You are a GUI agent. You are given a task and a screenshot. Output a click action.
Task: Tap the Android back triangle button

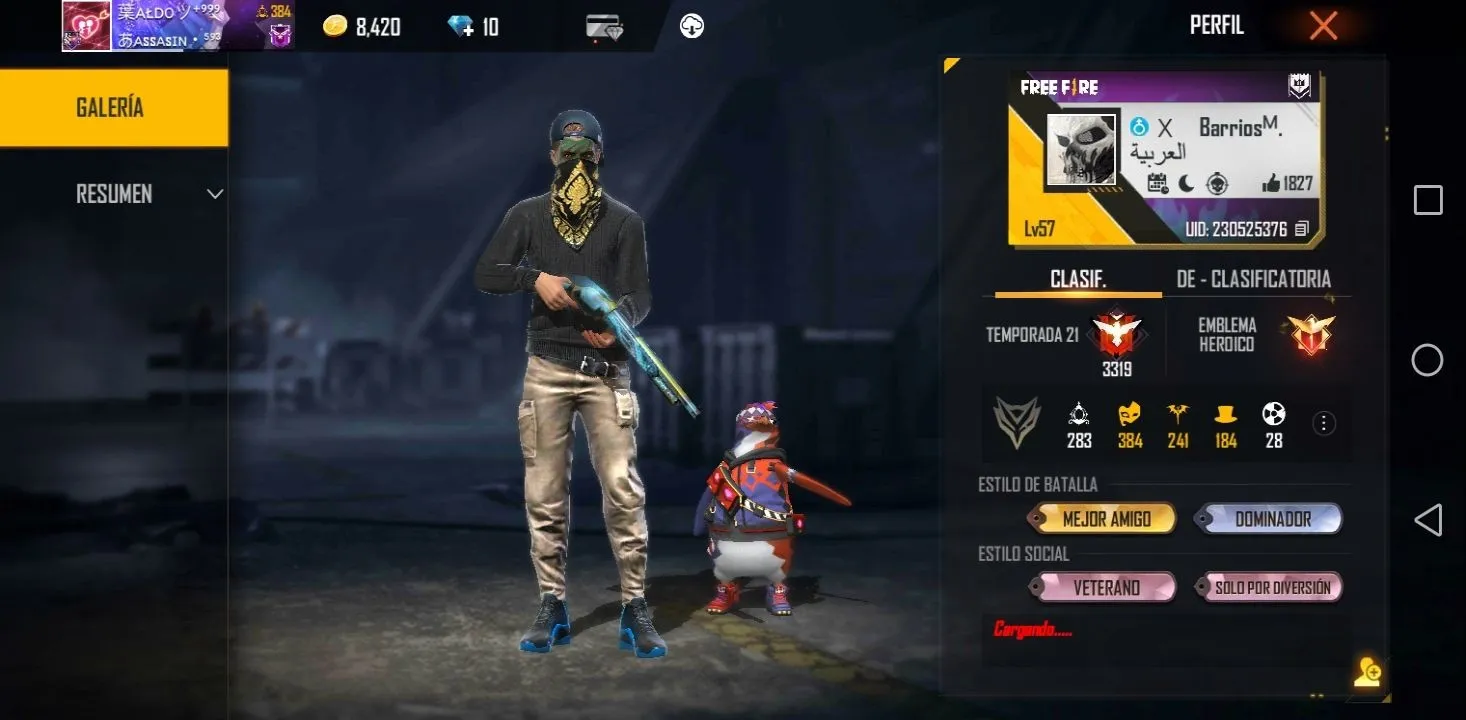coord(1427,520)
